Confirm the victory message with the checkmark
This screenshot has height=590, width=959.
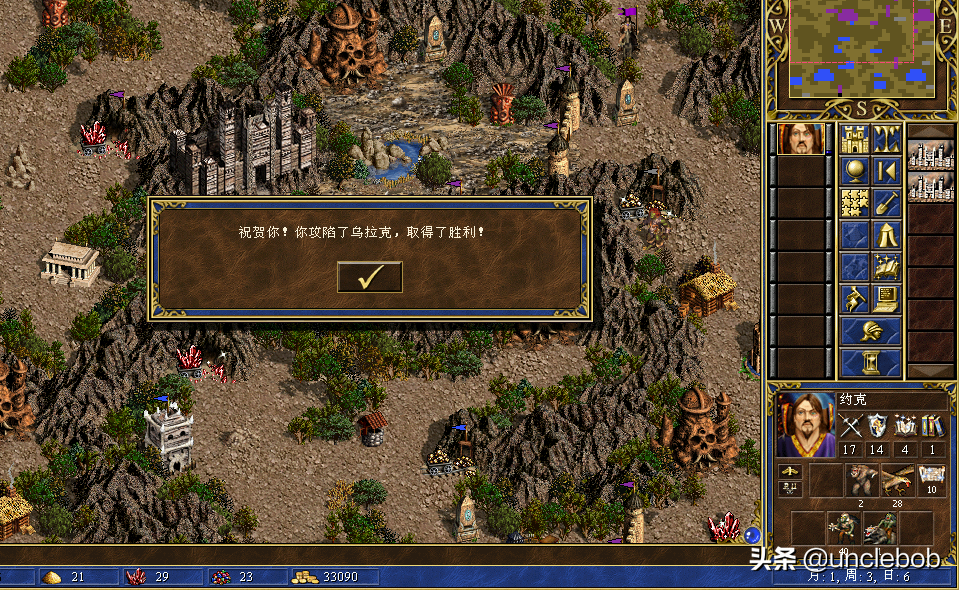coord(369,277)
